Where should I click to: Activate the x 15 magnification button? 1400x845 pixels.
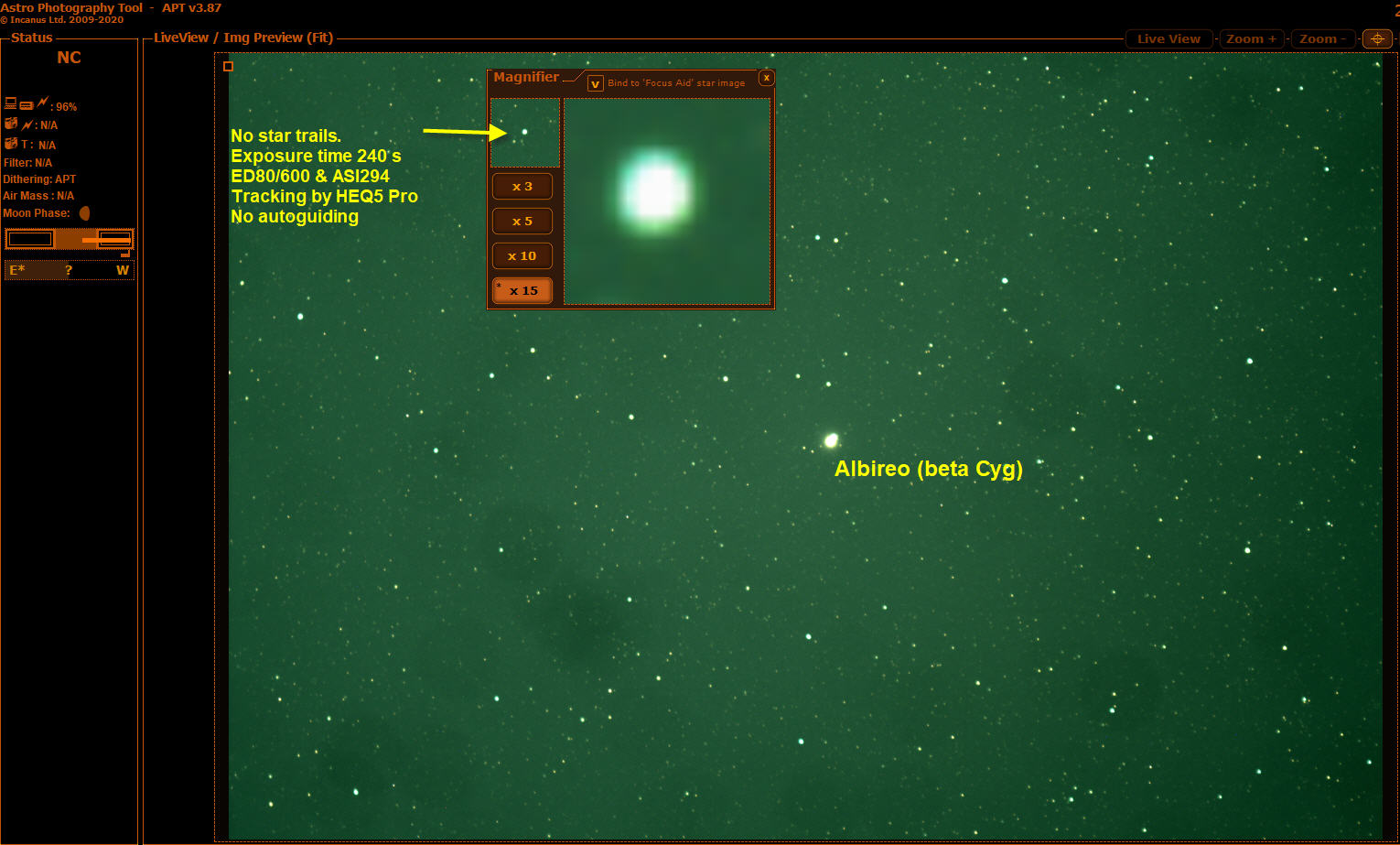(522, 290)
